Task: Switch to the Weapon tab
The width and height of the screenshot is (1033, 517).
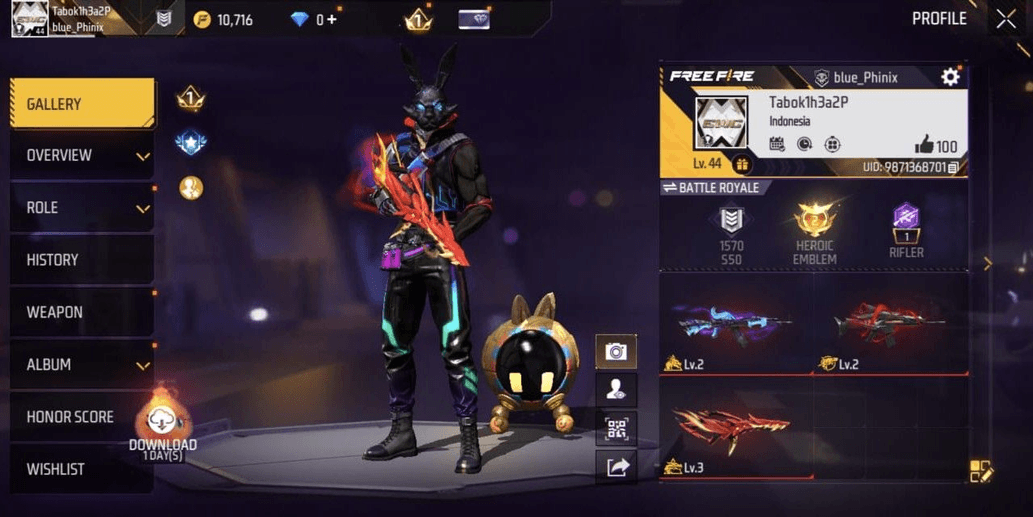Action: click(x=82, y=312)
